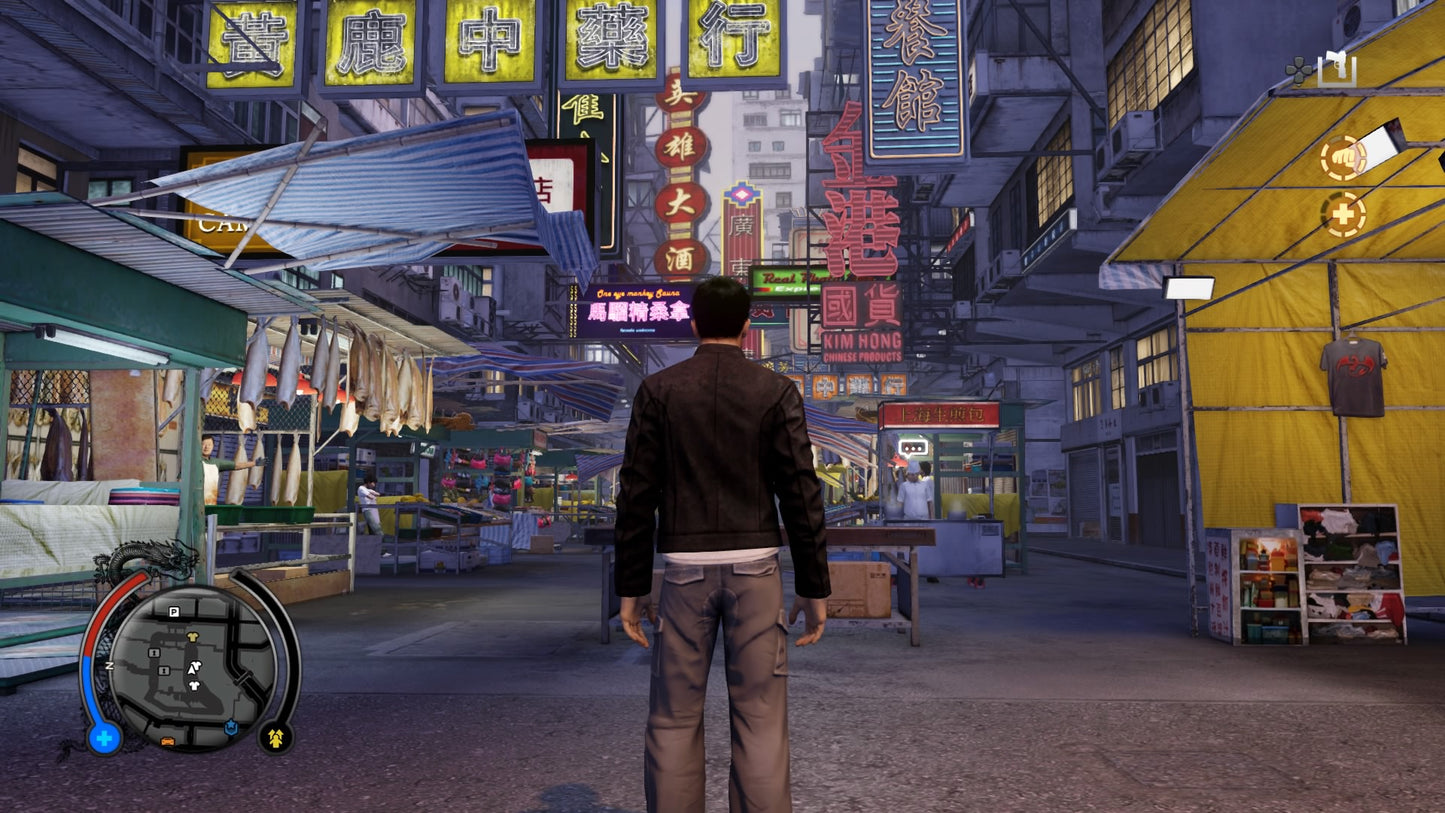
Task: Select the player arrow on the minimap
Action: click(x=191, y=670)
